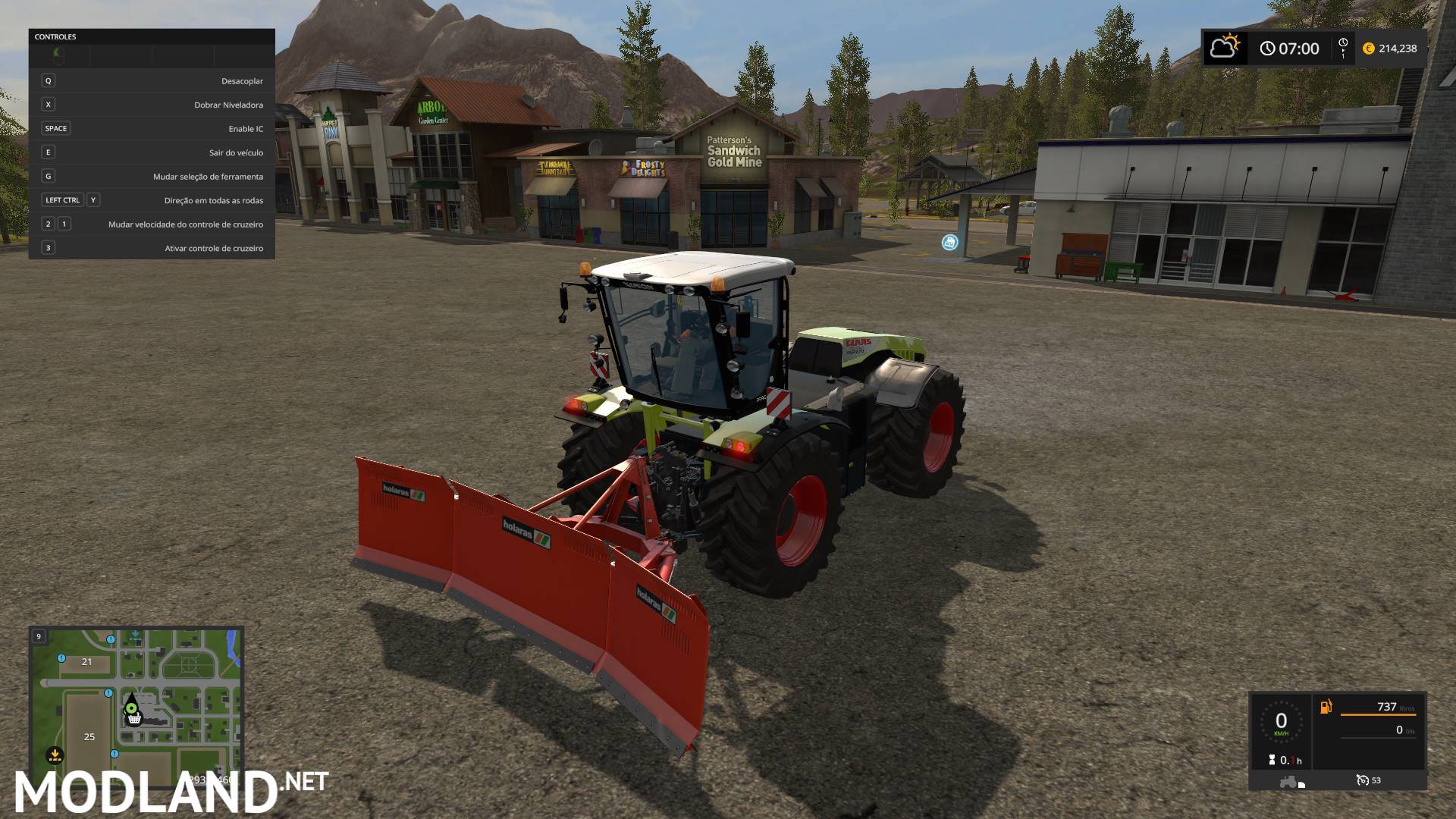Open the Dobrar Niveladora control entry

coord(152,104)
